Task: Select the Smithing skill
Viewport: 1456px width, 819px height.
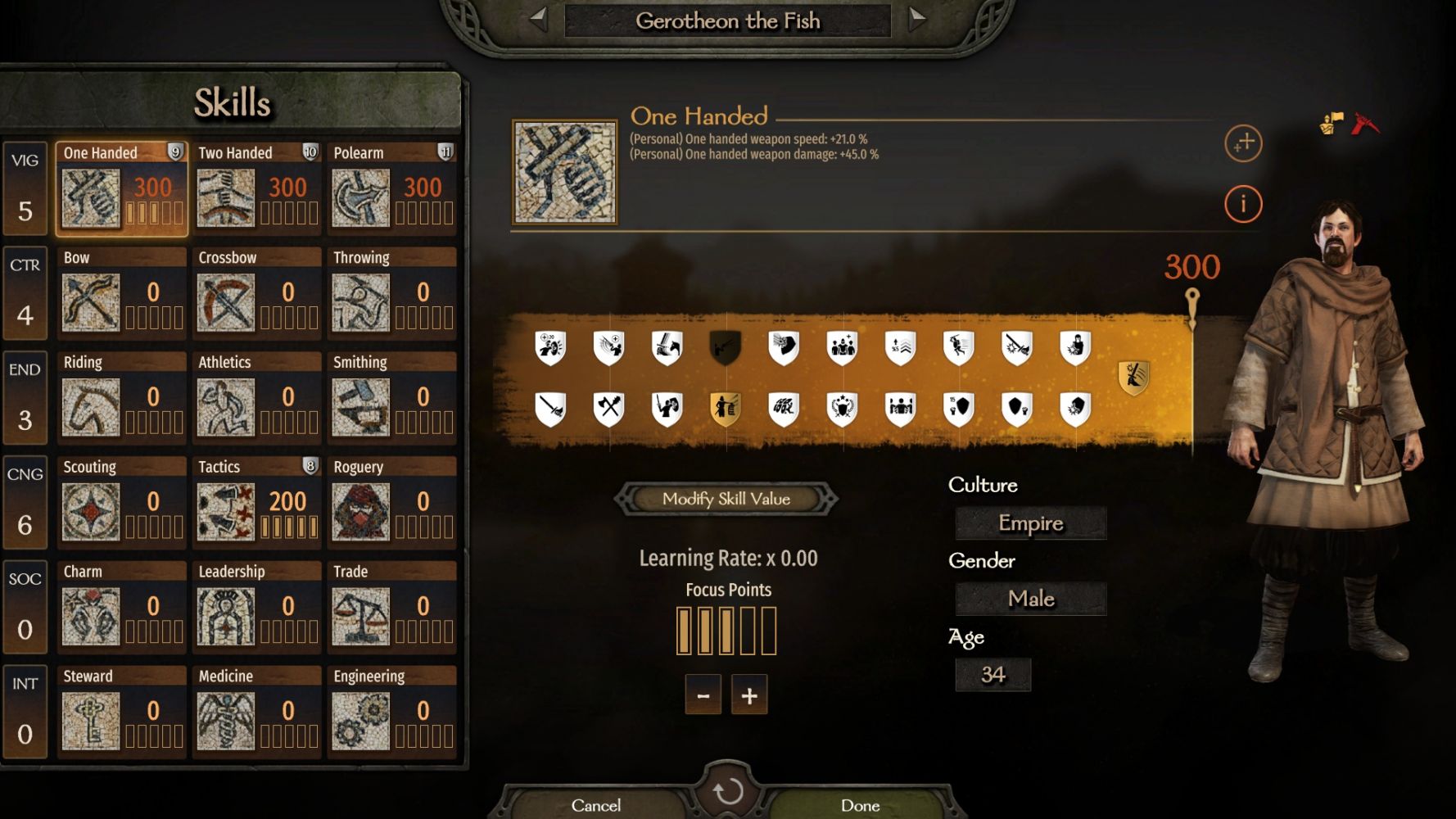Action: pyautogui.click(x=391, y=399)
